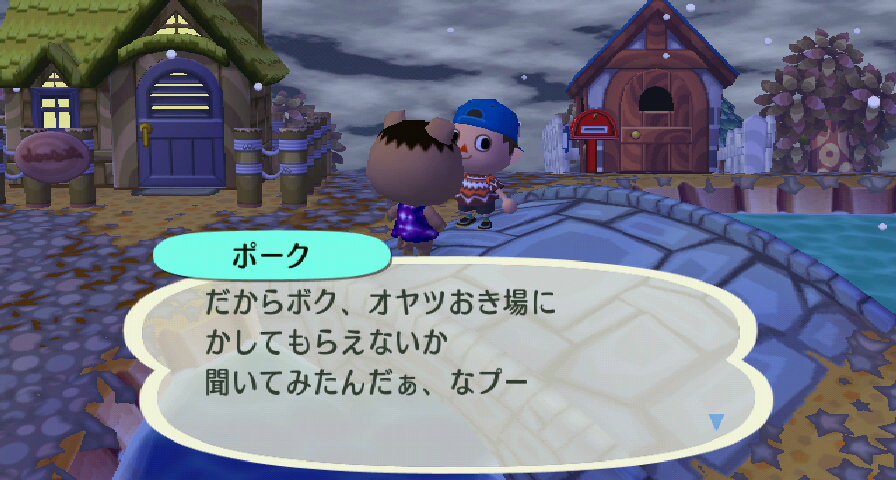Advance dialogue with the blue arrow

715,422
